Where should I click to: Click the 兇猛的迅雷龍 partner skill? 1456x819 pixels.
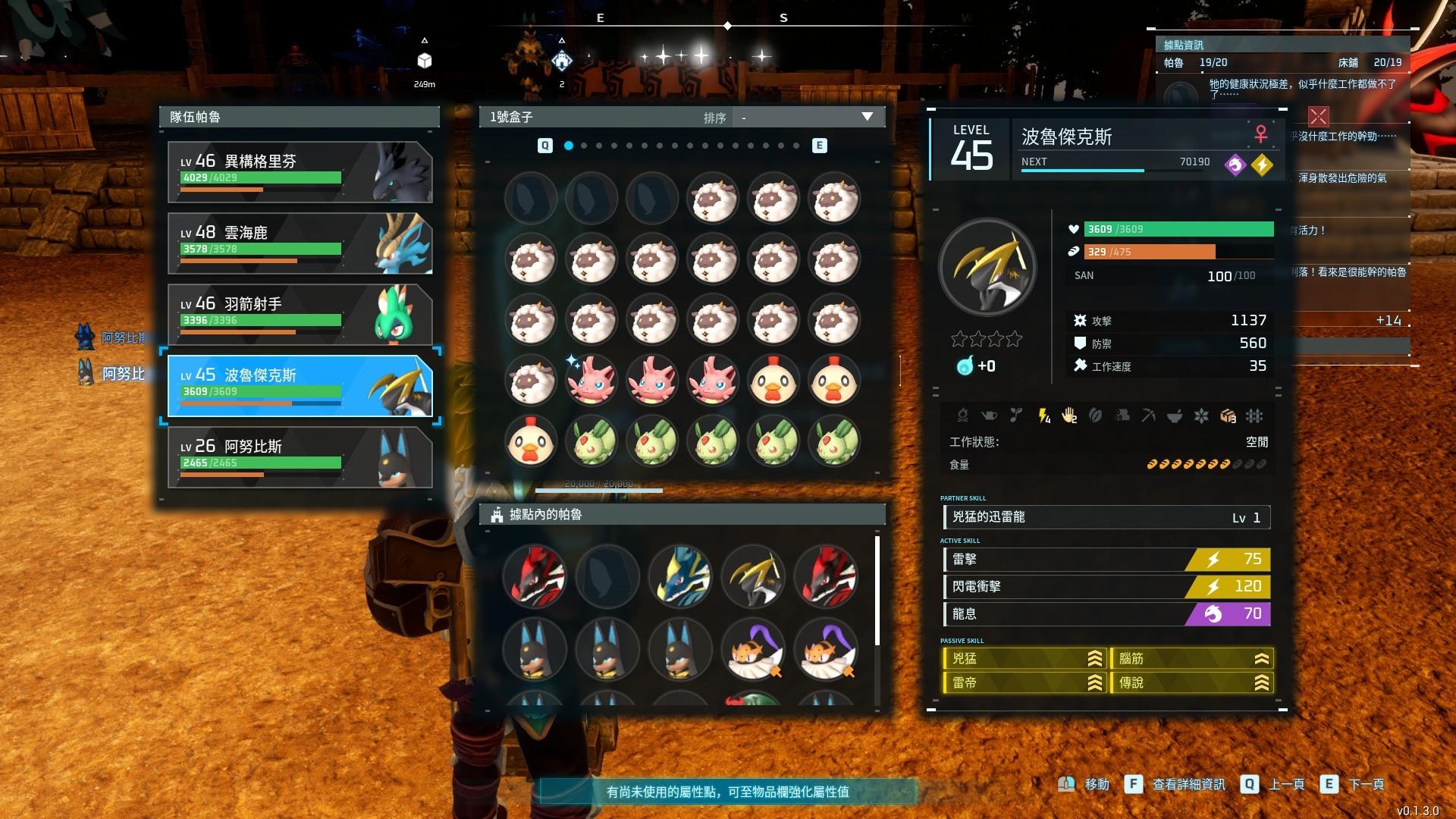(x=1106, y=517)
